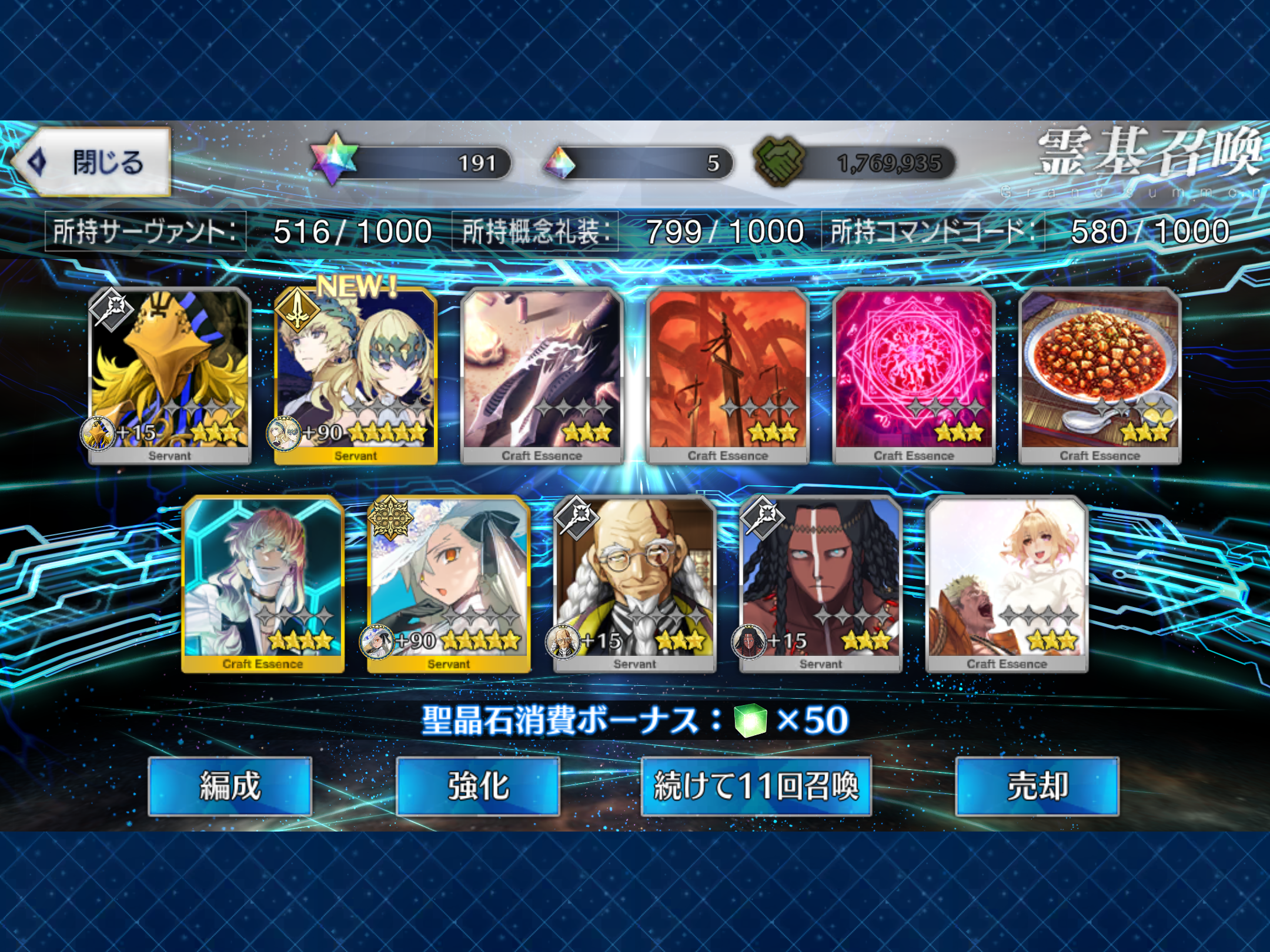Image resolution: width=1270 pixels, height=952 pixels.
Task: Select the golden bird-masked servant card
Action: pos(170,375)
